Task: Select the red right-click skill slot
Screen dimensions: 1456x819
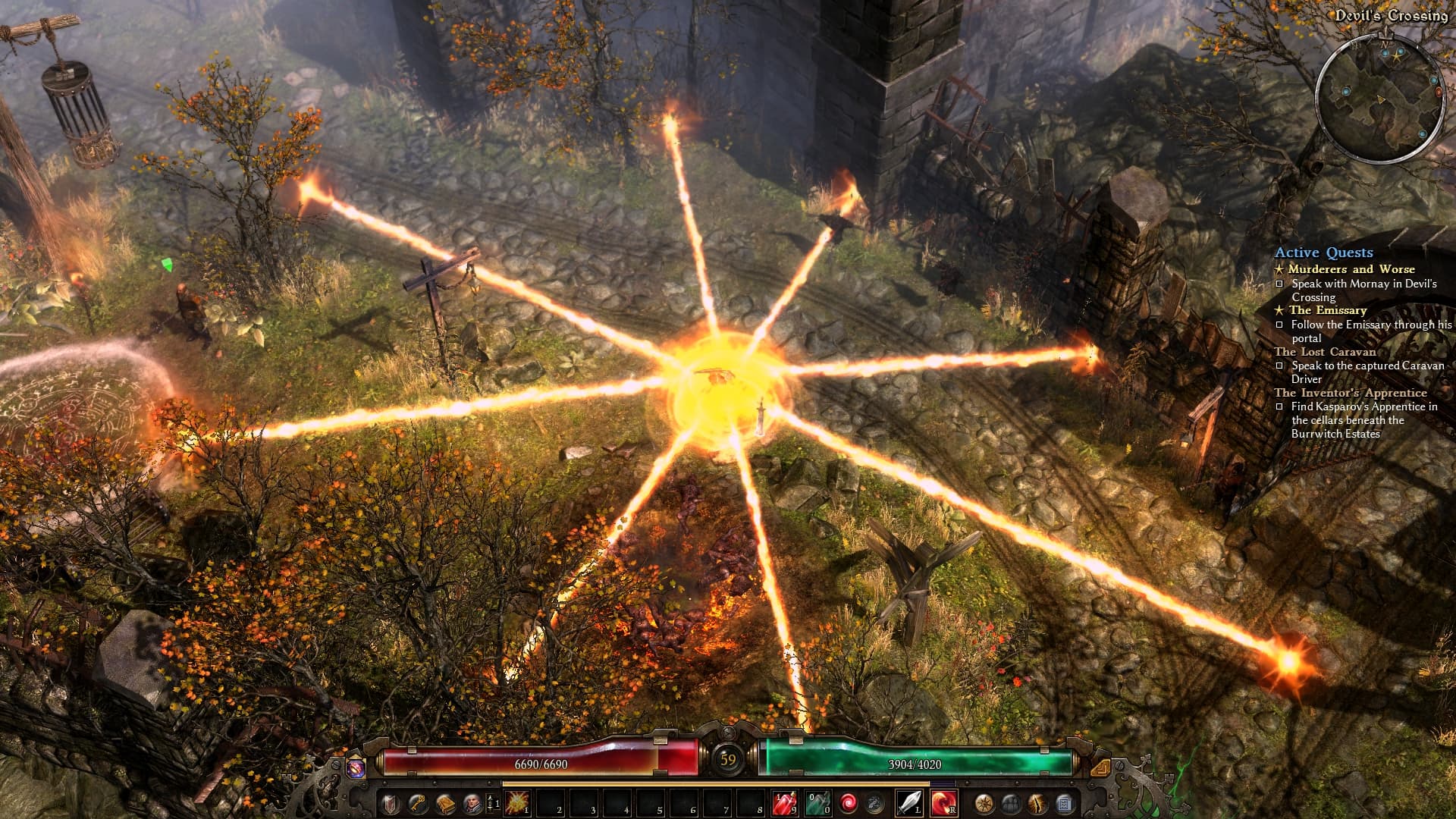Action: (x=943, y=802)
